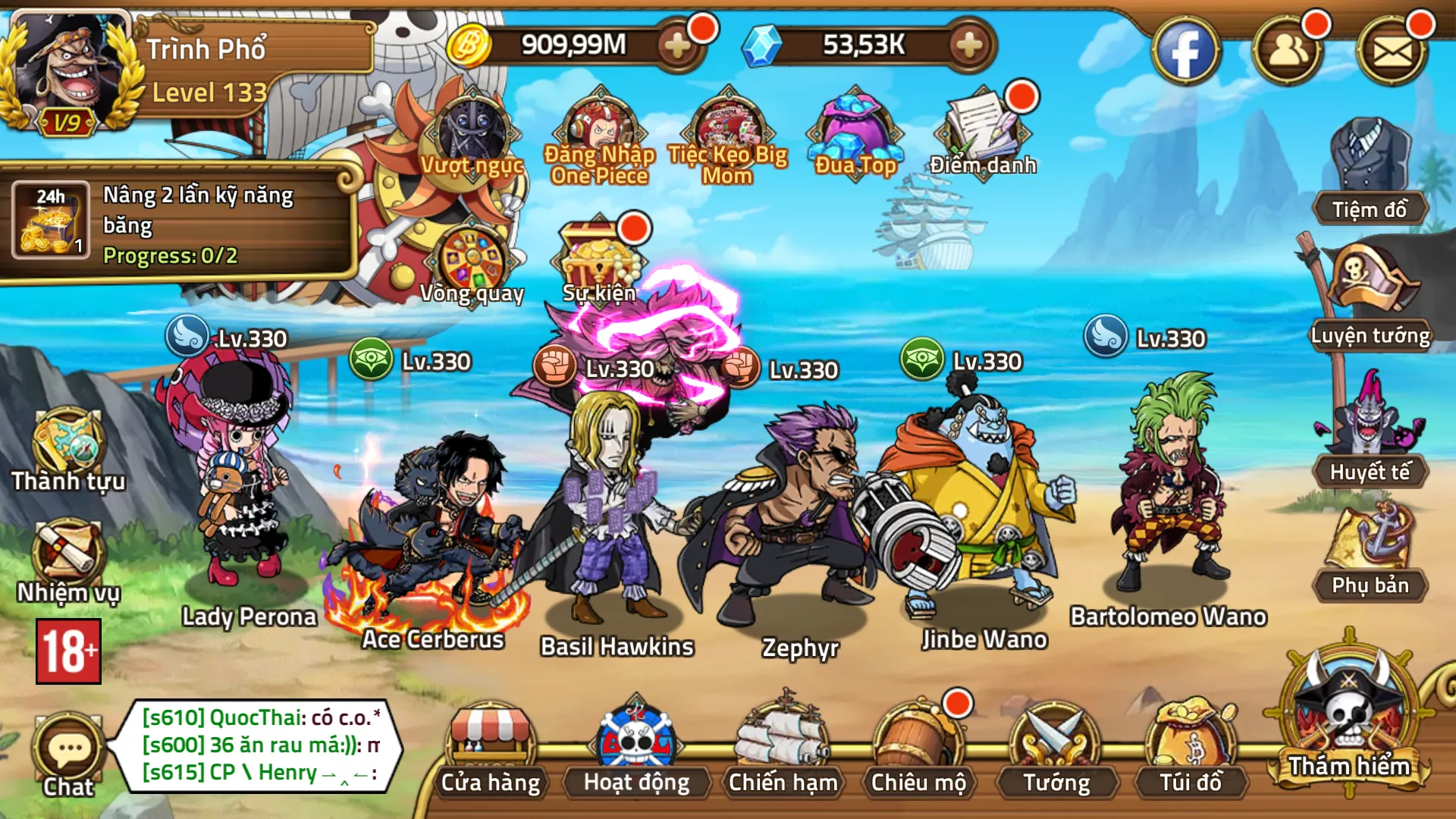
Task: Open the mail inbox envelope
Action: (1394, 49)
